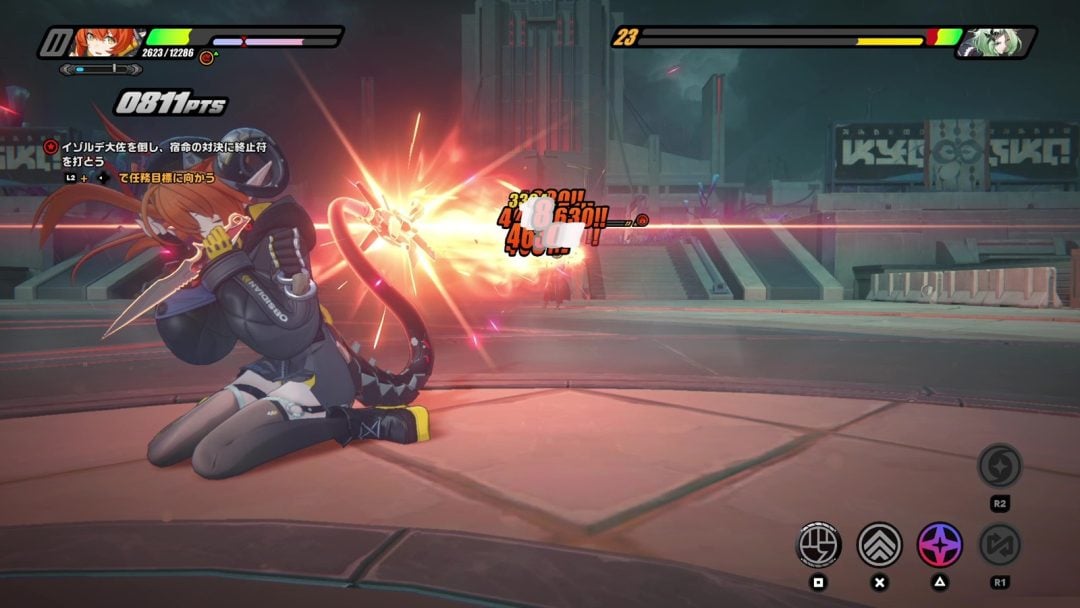
Task: Click the red buff icon below the health bar
Action: [x=206, y=58]
